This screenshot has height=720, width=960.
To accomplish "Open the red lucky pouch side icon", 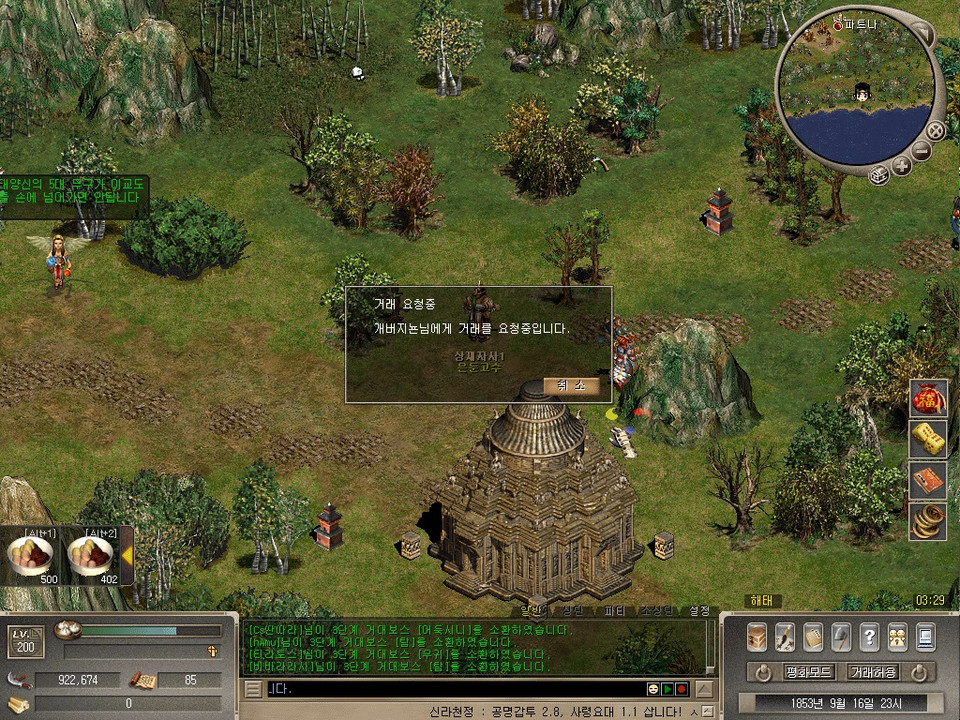I will coord(927,399).
